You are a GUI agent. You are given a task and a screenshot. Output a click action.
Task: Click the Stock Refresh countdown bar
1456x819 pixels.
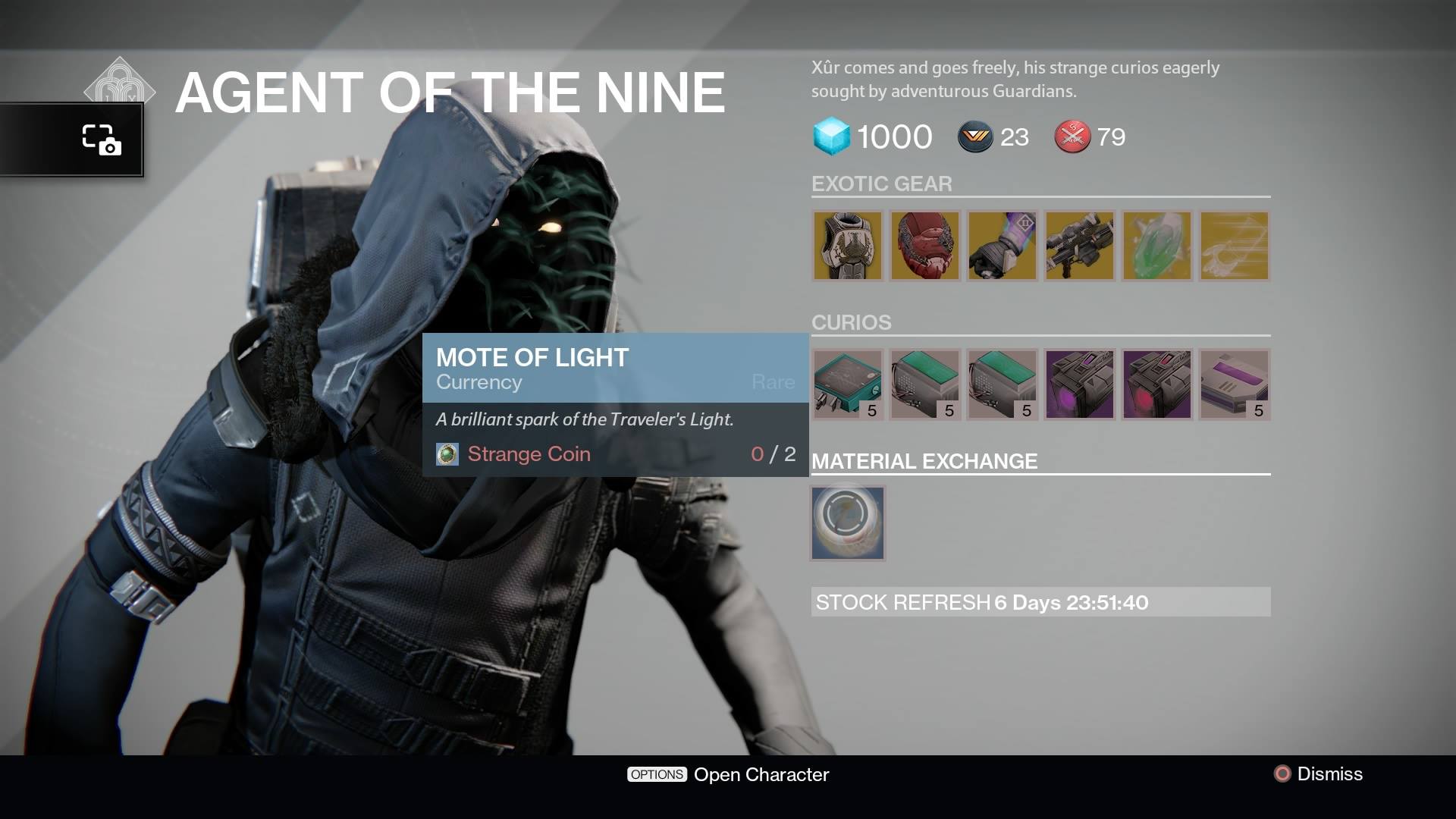tap(1040, 603)
